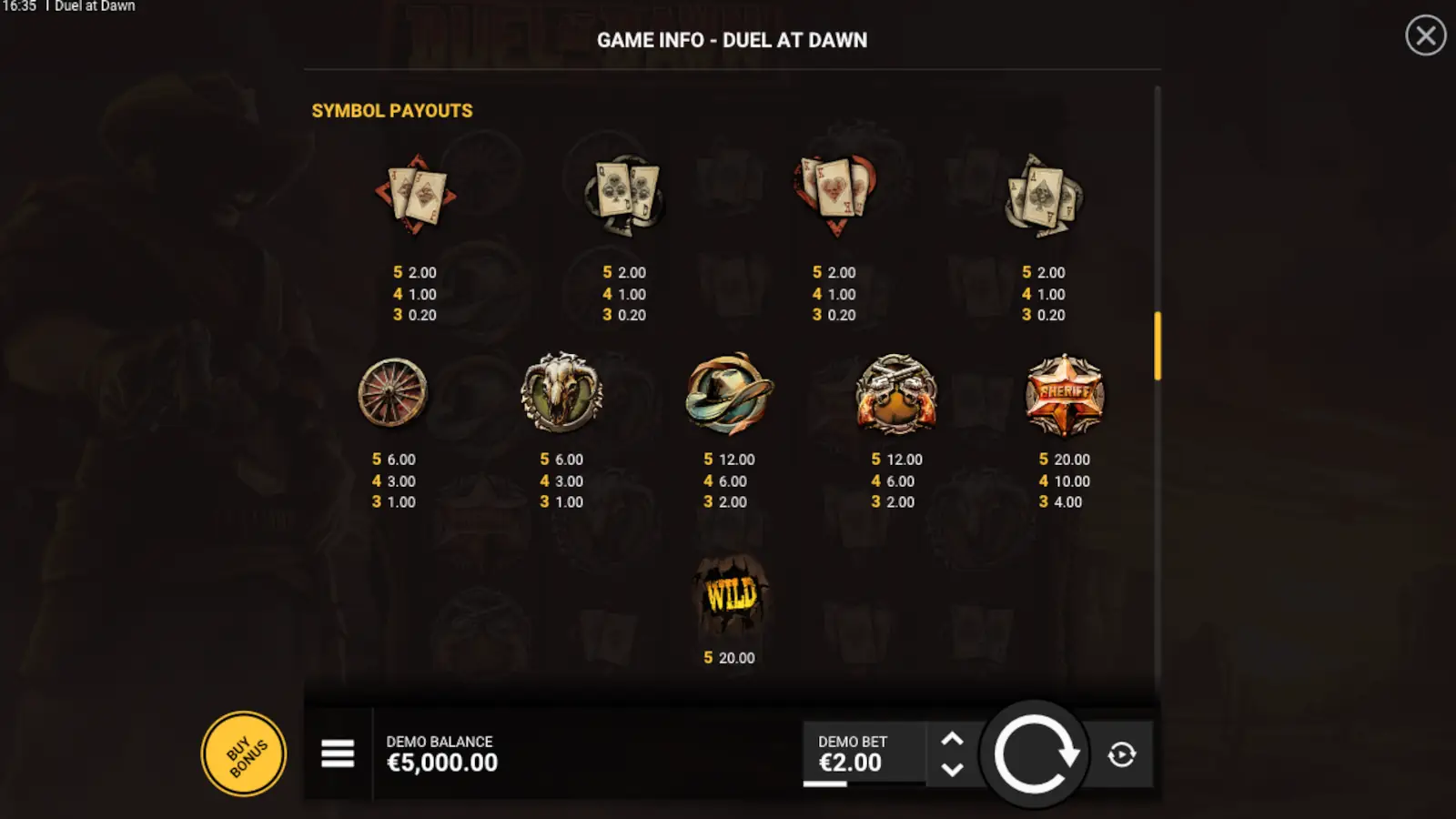Screen dimensions: 1456x819
Task: Decrease the bet with the down chevron
Action: [x=953, y=769]
